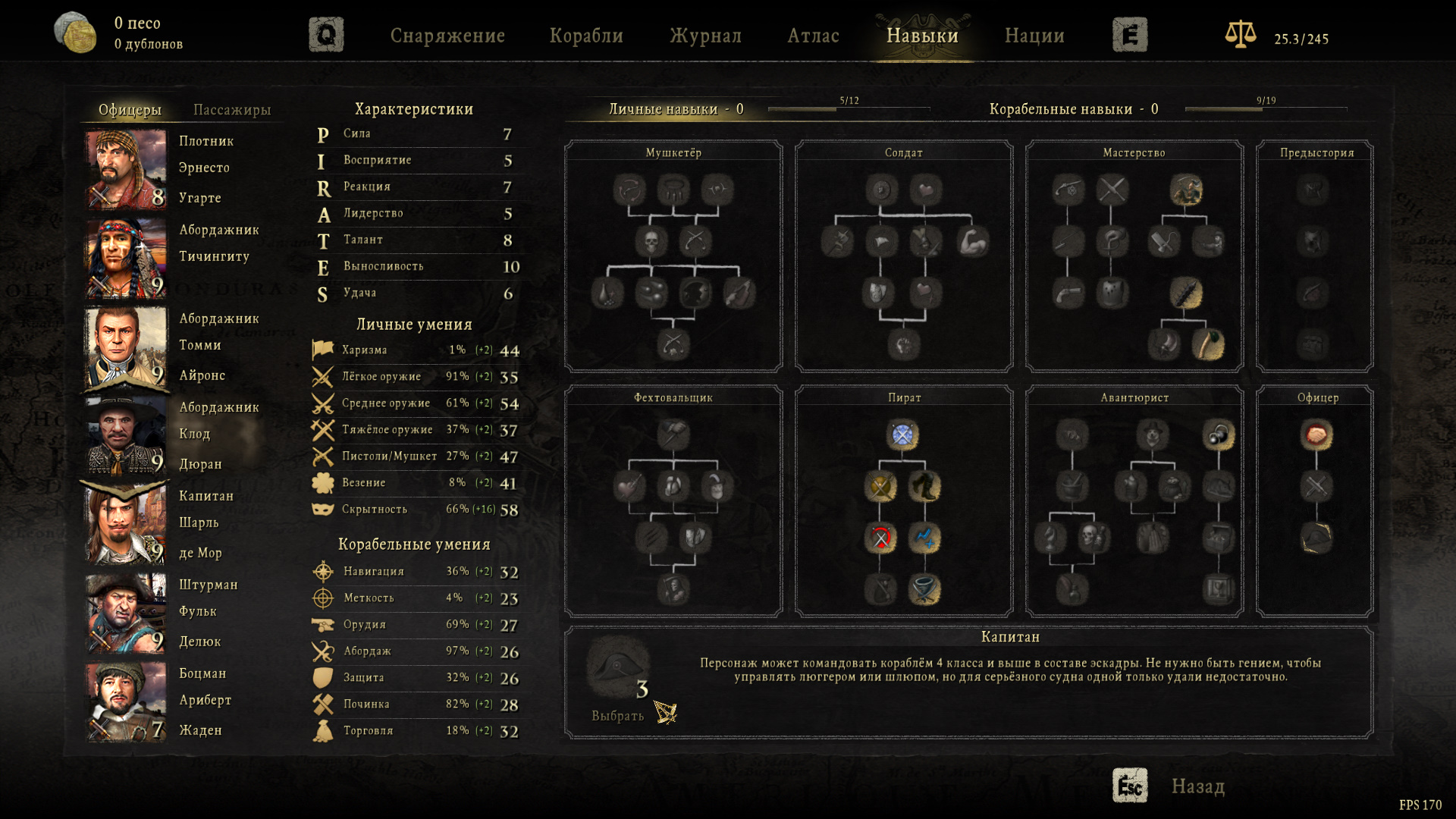Show the Атлас tab

[813, 36]
